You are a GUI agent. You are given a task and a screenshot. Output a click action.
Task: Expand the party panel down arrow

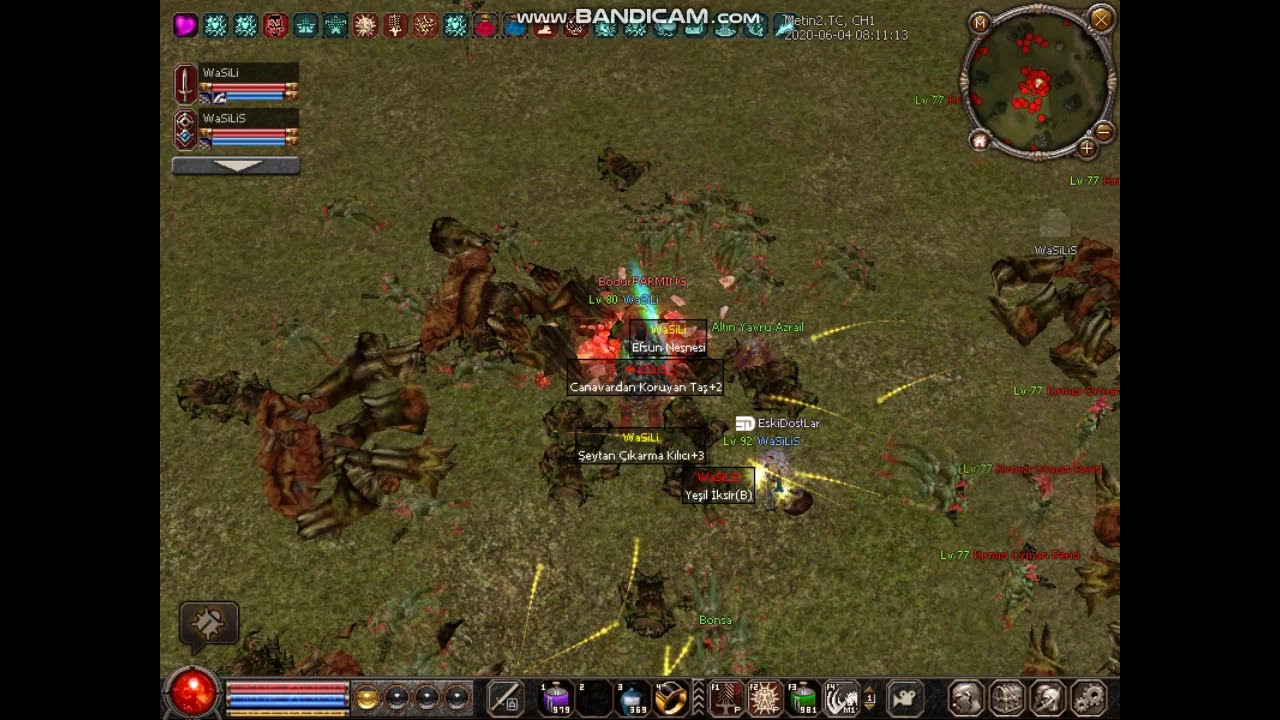click(236, 166)
